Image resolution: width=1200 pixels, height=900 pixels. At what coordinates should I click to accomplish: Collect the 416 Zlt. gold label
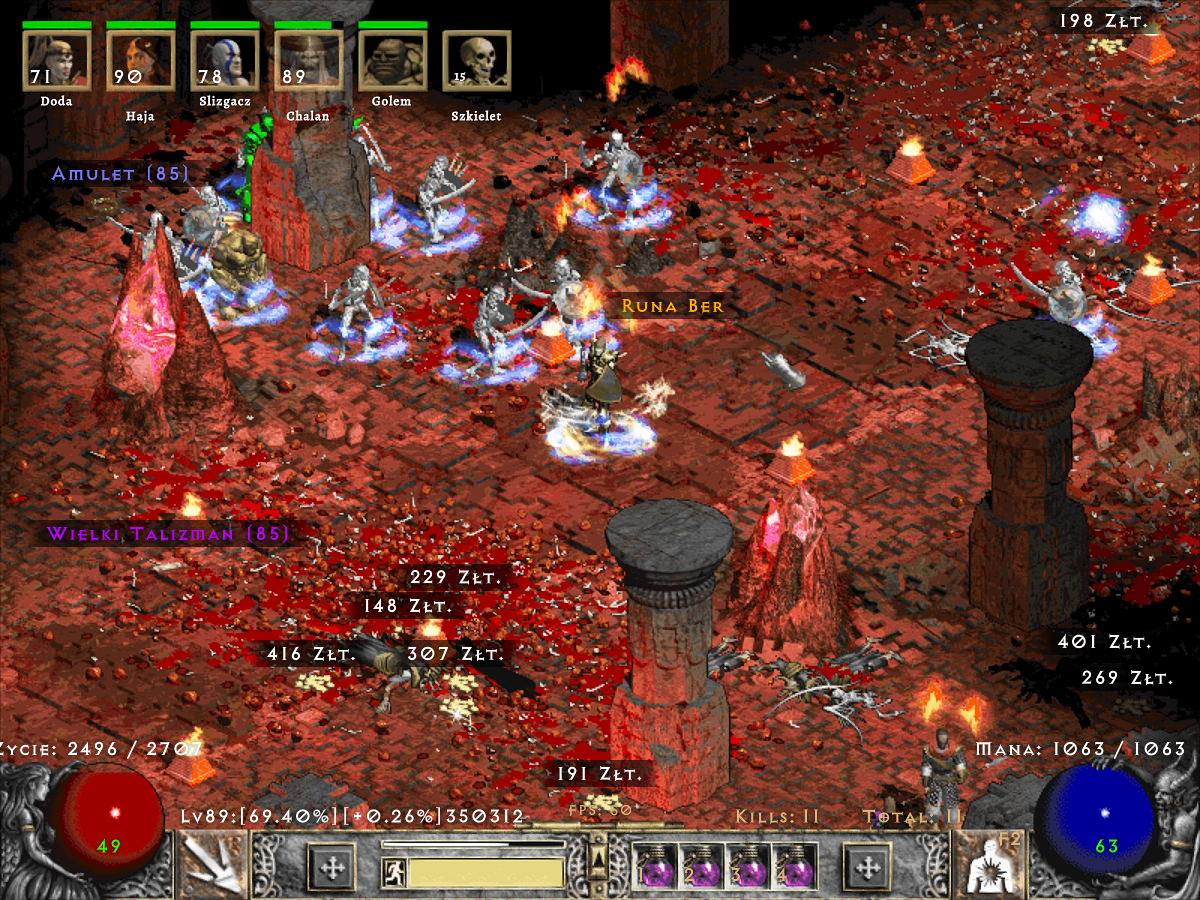311,654
